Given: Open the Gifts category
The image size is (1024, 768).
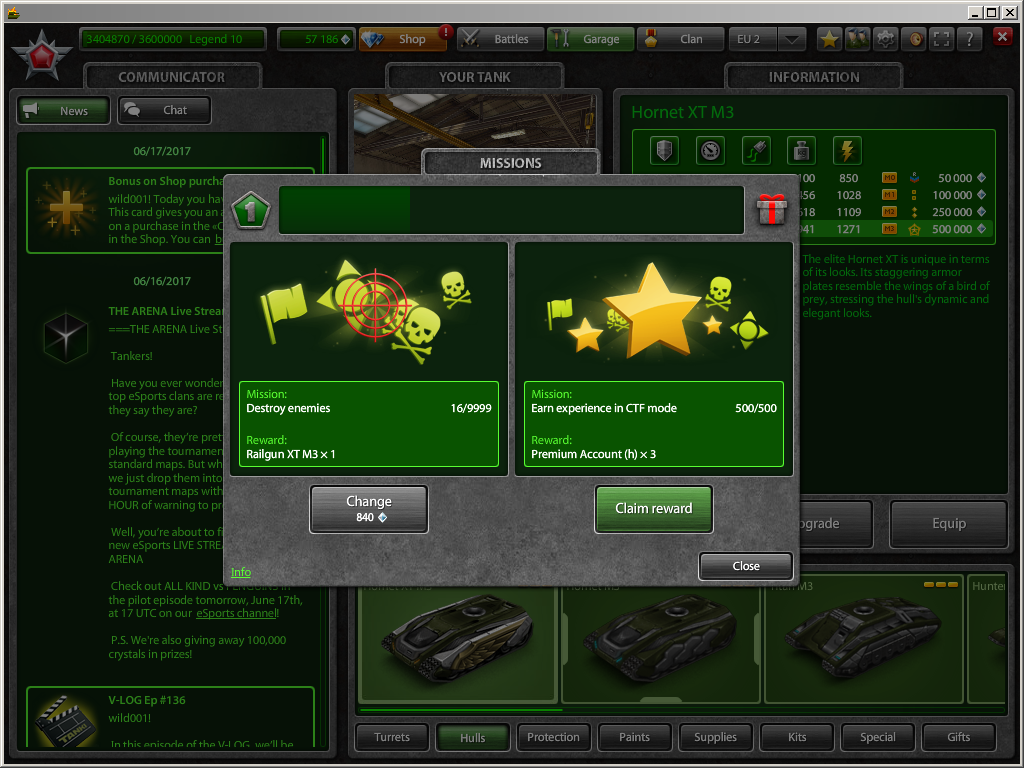Looking at the screenshot, I should tap(959, 738).
